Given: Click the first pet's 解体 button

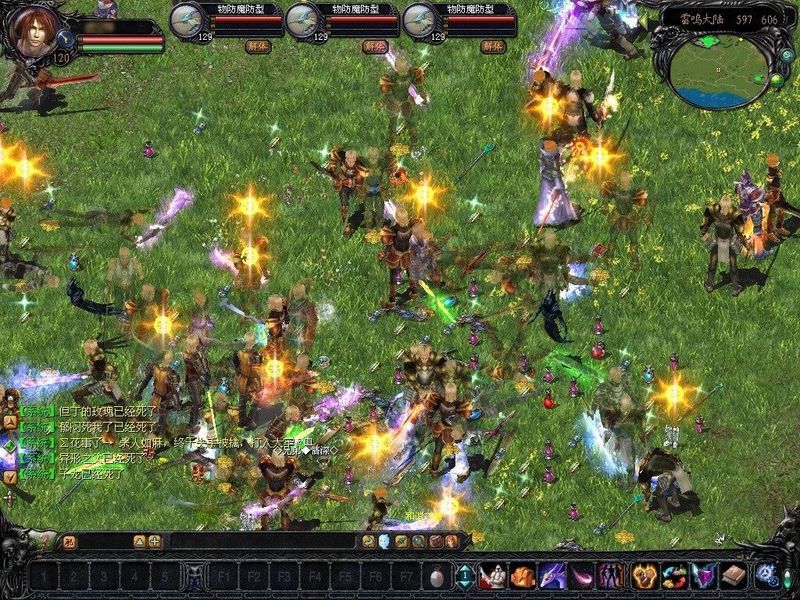Looking at the screenshot, I should pos(257,46).
